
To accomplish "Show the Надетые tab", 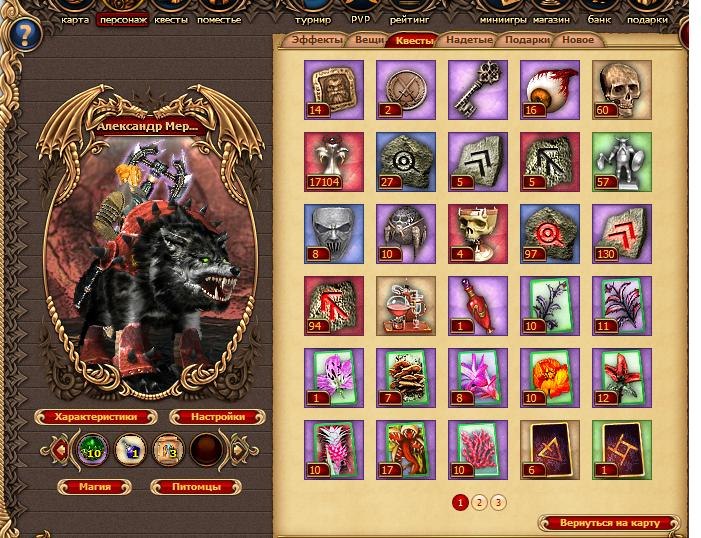I will coord(468,41).
